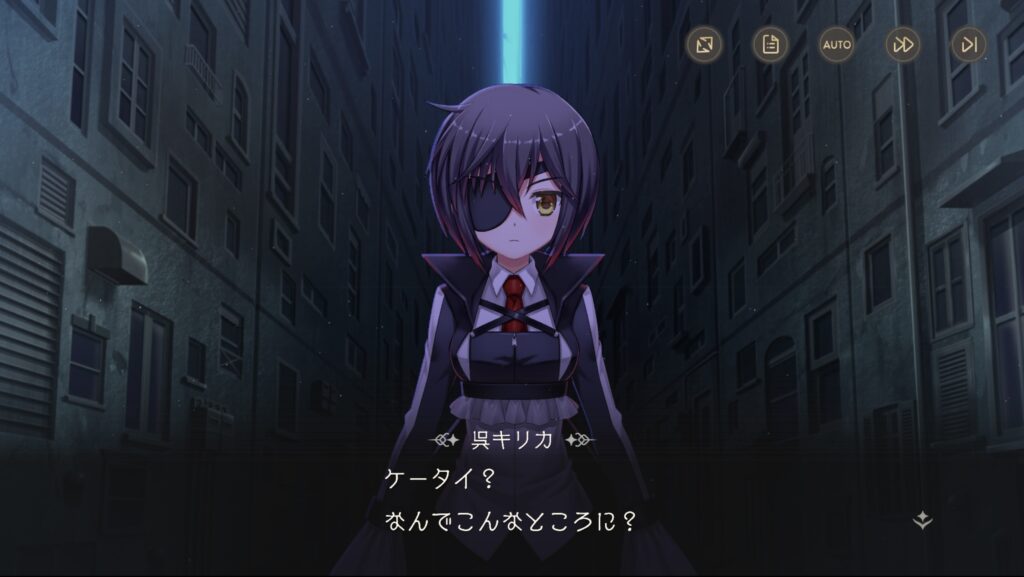
Task: Open the dialogue log document icon
Action: click(770, 44)
